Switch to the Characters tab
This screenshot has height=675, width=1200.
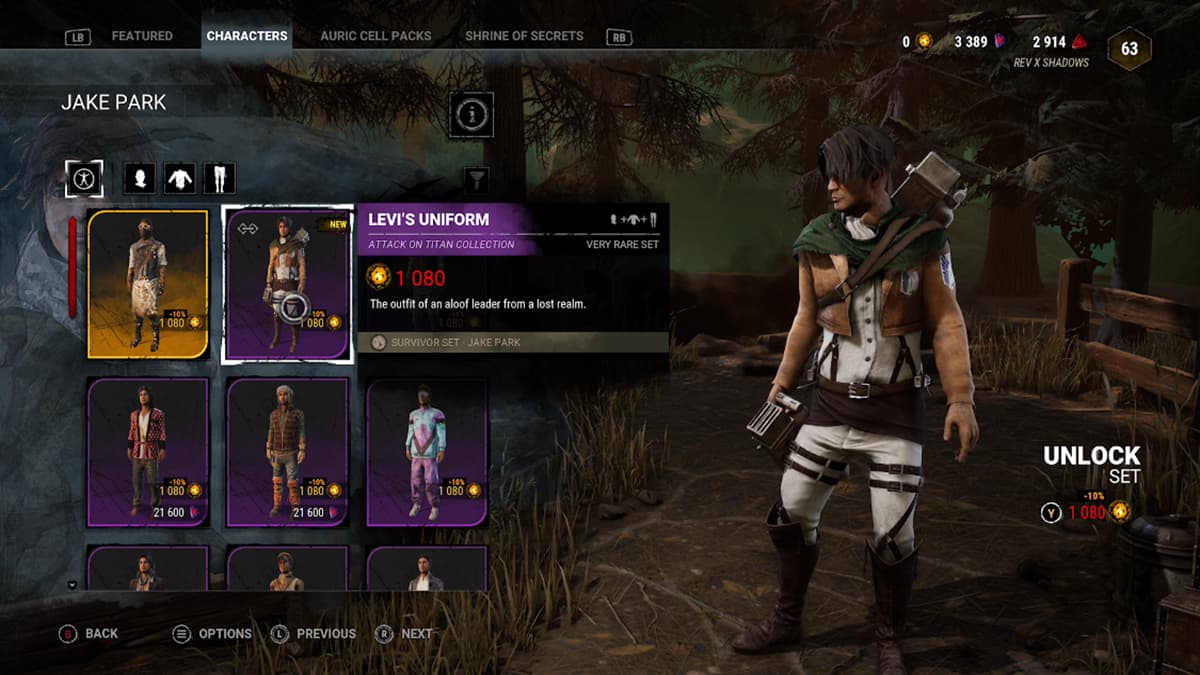click(x=247, y=36)
